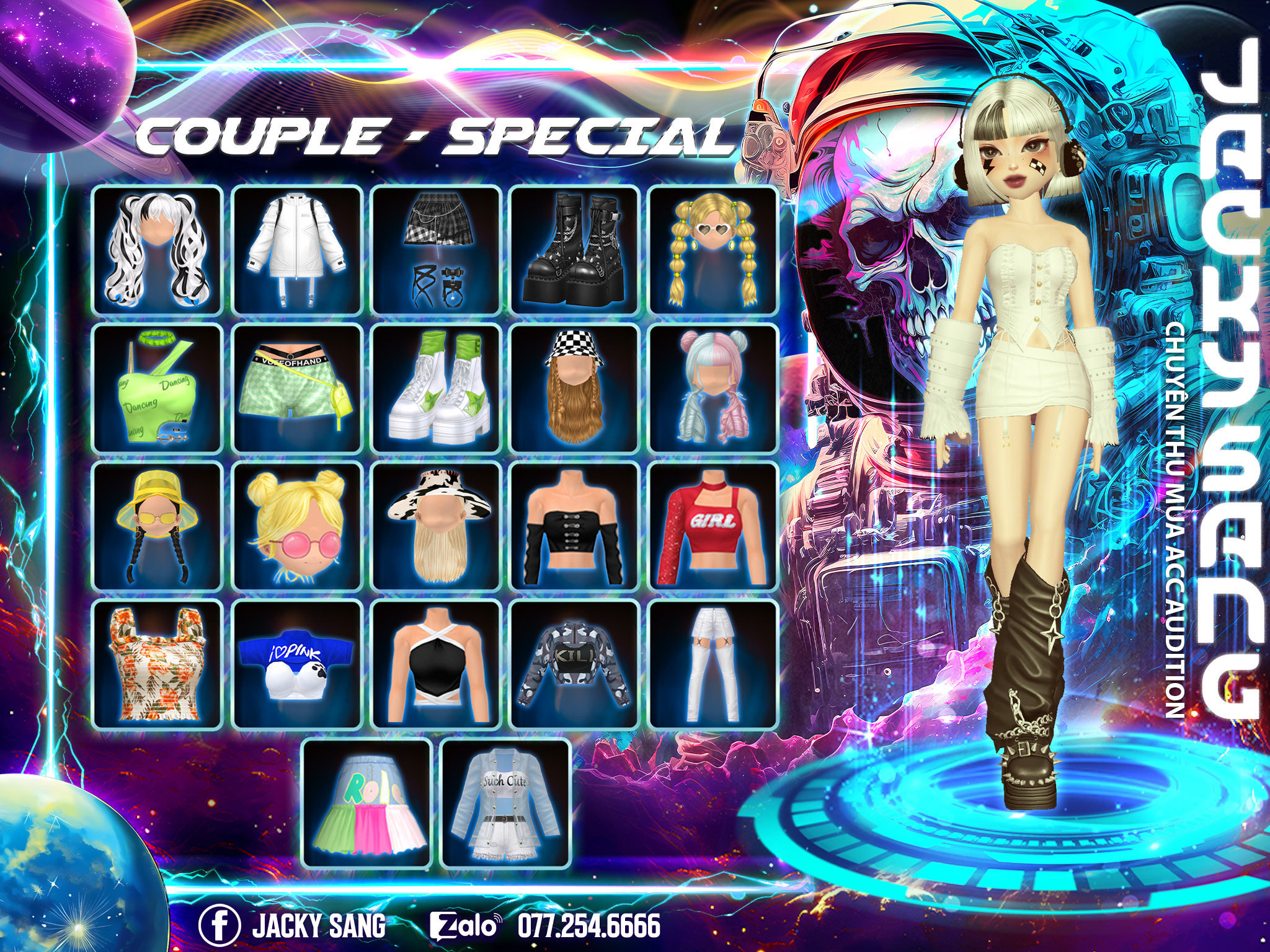
Task: Open the Jacky Sang Facebook icon
Action: [x=219, y=925]
